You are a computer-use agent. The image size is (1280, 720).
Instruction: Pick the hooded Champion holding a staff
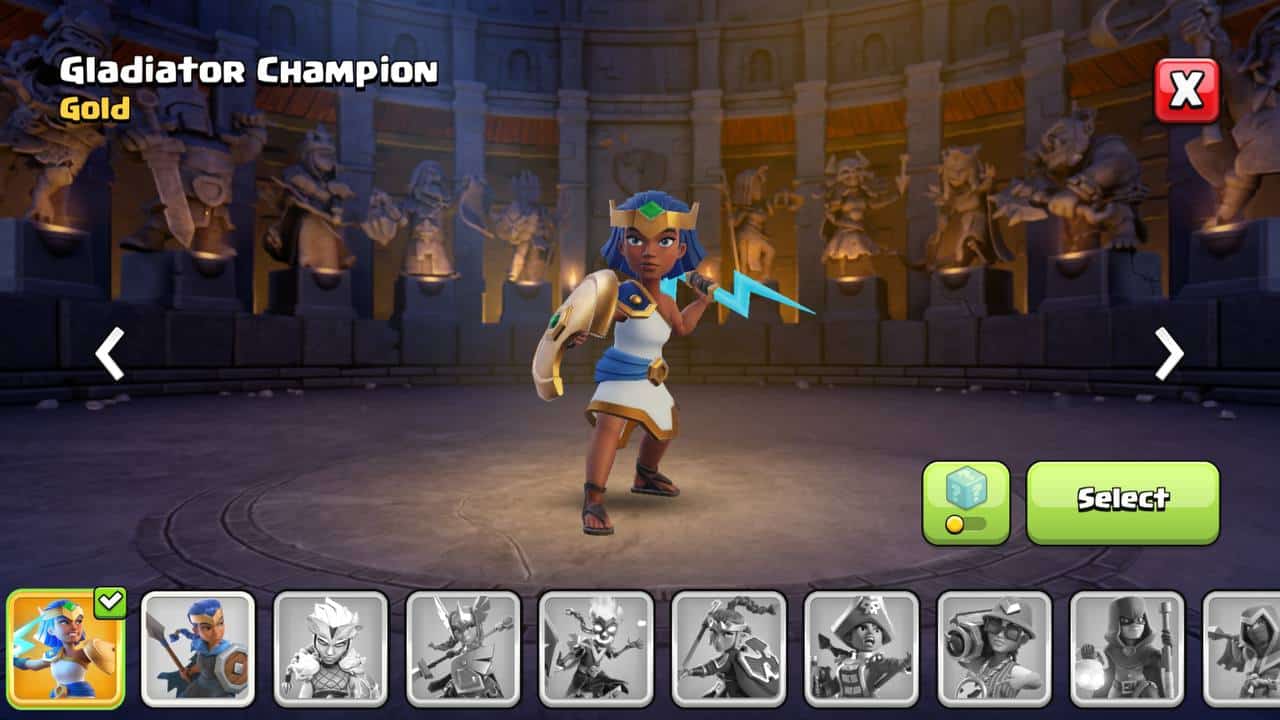tap(1127, 648)
